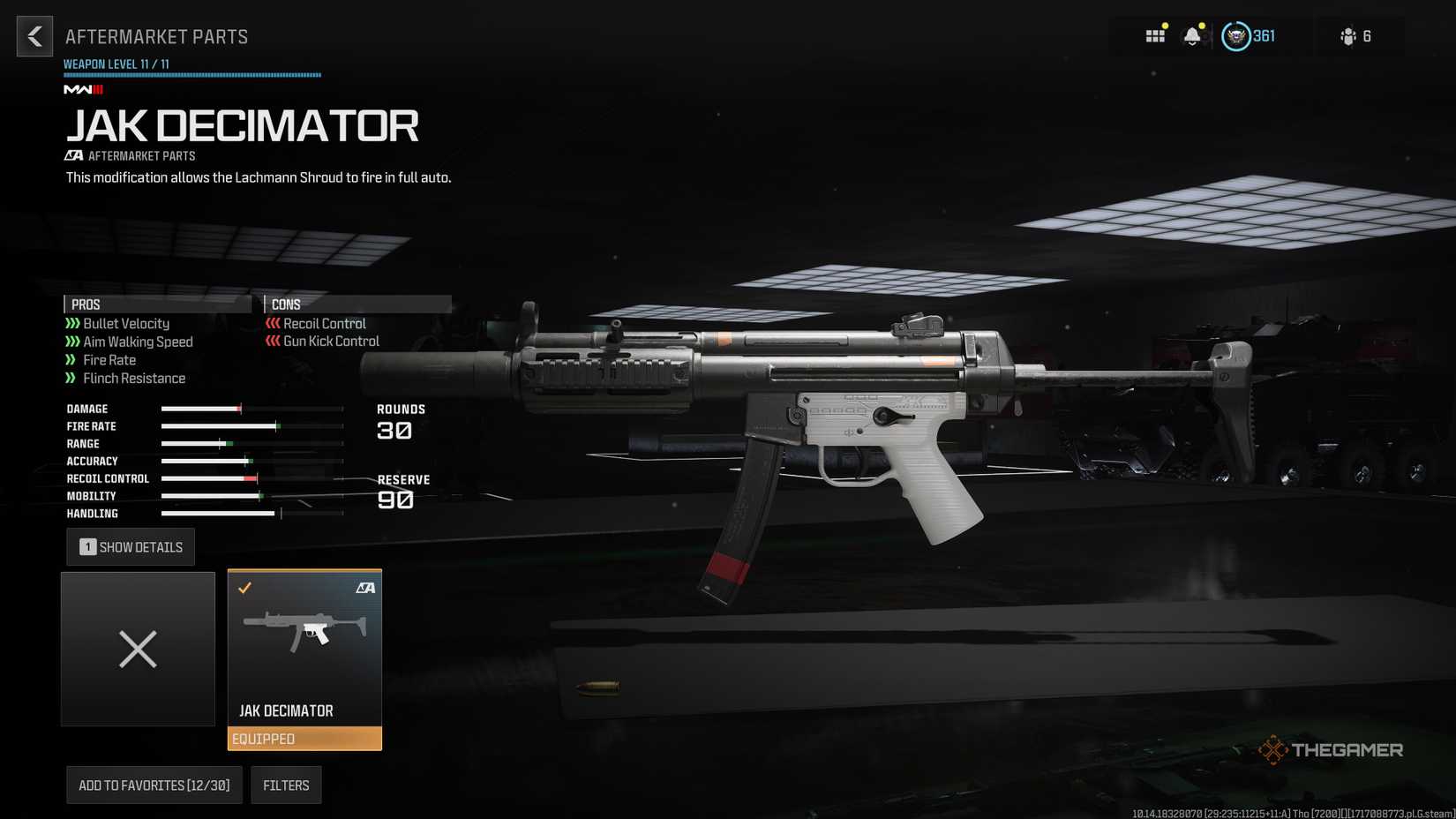Click the green arrows beside Bullet Velocity

[71, 323]
